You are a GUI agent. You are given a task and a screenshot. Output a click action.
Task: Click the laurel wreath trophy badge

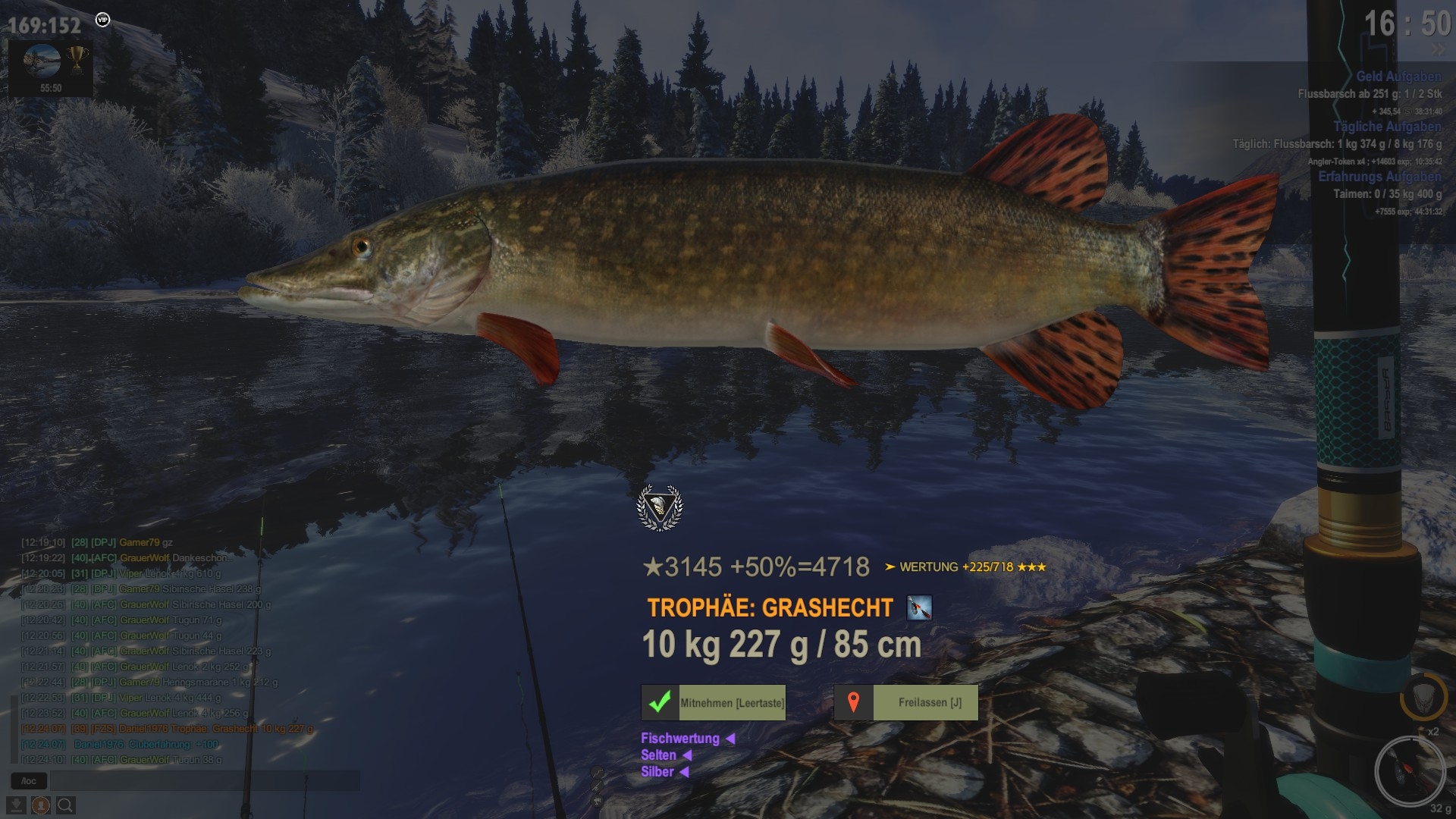[659, 507]
